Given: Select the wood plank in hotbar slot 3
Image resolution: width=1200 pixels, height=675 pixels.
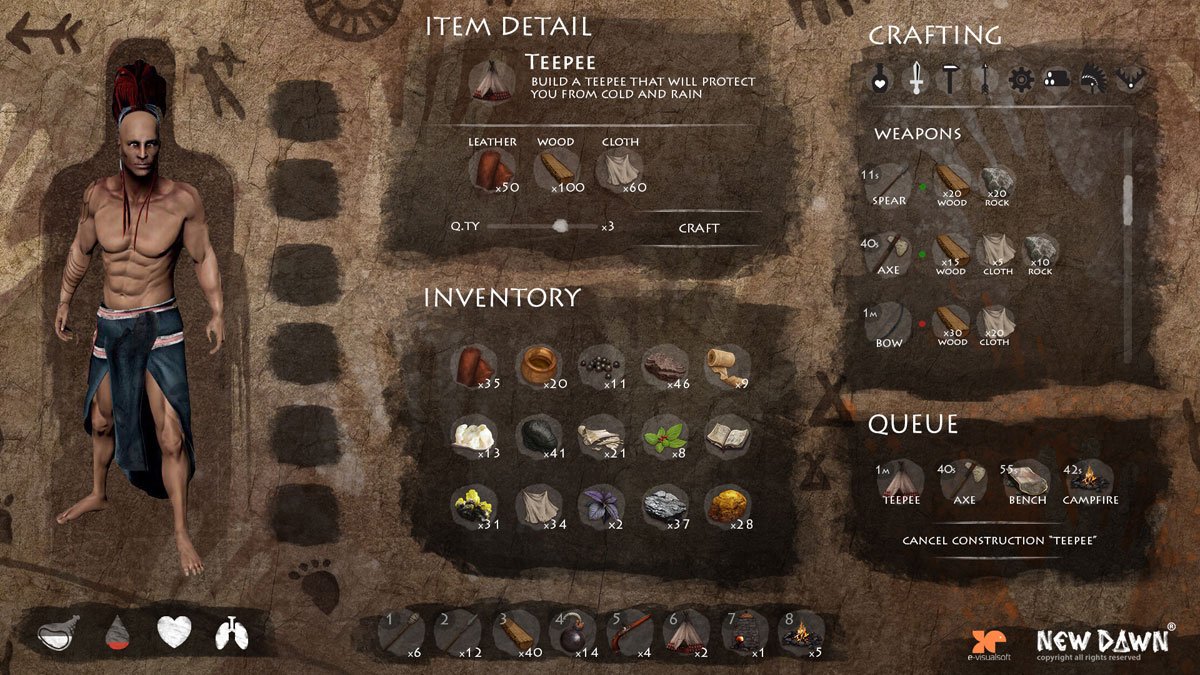Looking at the screenshot, I should point(516,634).
